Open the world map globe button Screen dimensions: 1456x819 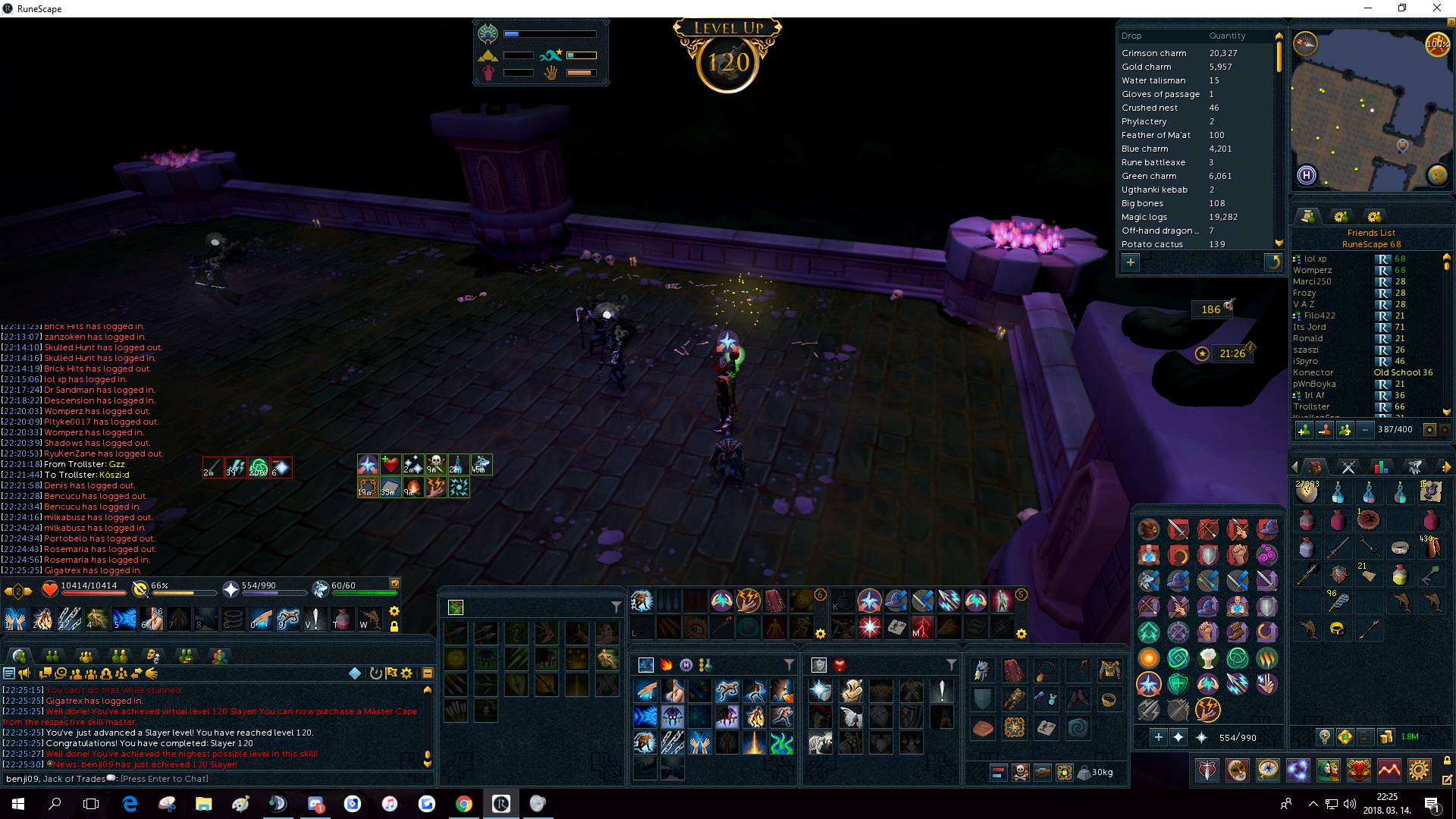(x=1437, y=175)
